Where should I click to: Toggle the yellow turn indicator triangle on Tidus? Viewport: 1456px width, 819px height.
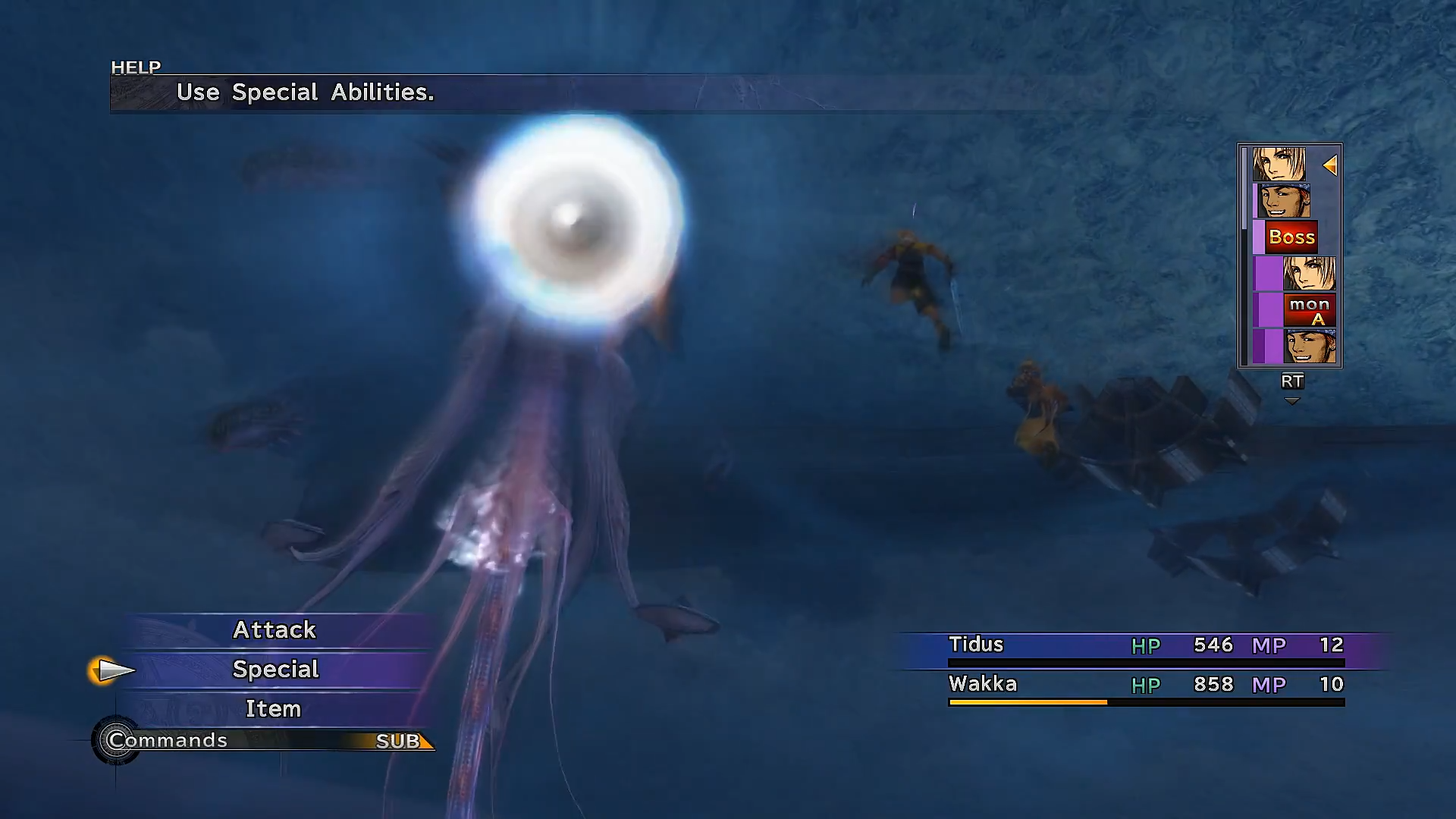(x=1331, y=164)
